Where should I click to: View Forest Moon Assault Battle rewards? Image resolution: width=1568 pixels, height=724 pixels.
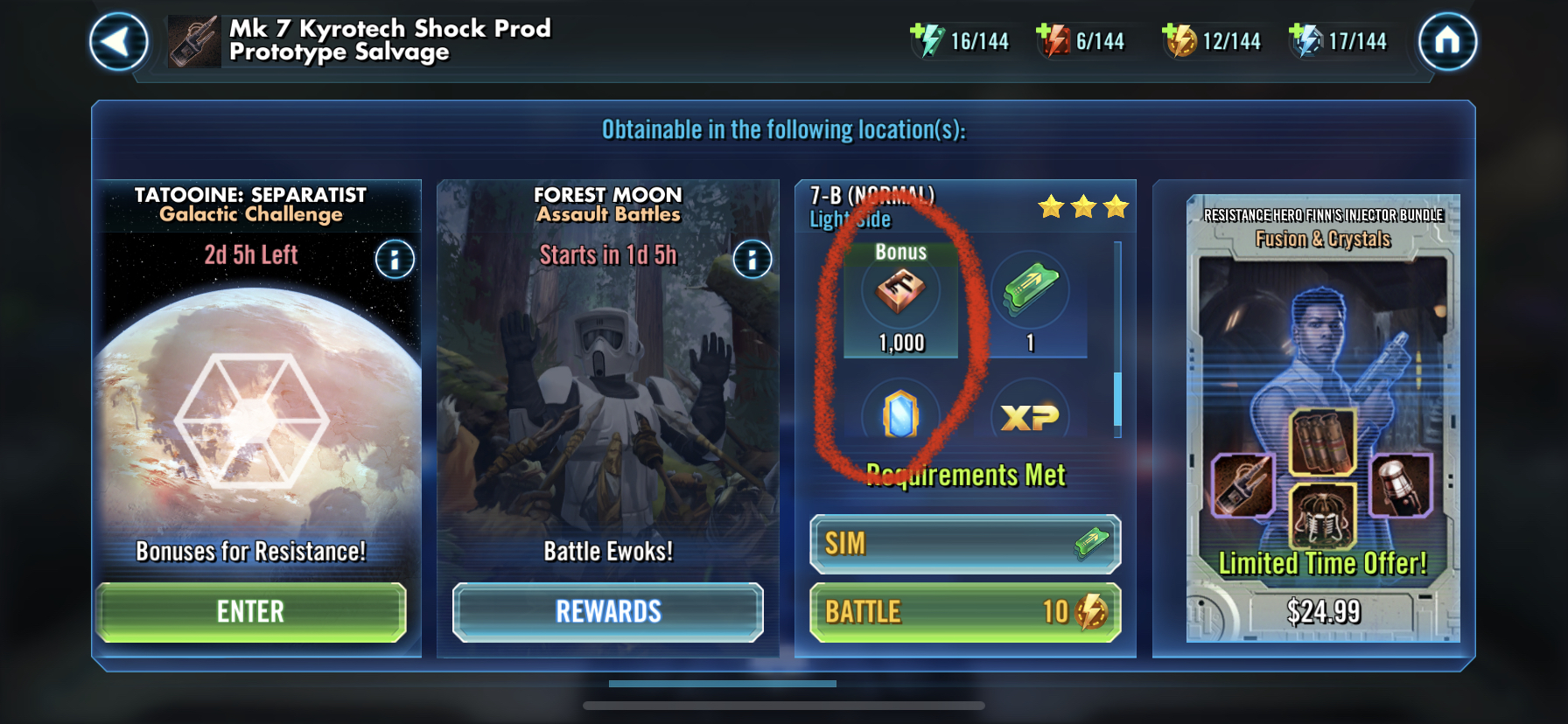608,611
